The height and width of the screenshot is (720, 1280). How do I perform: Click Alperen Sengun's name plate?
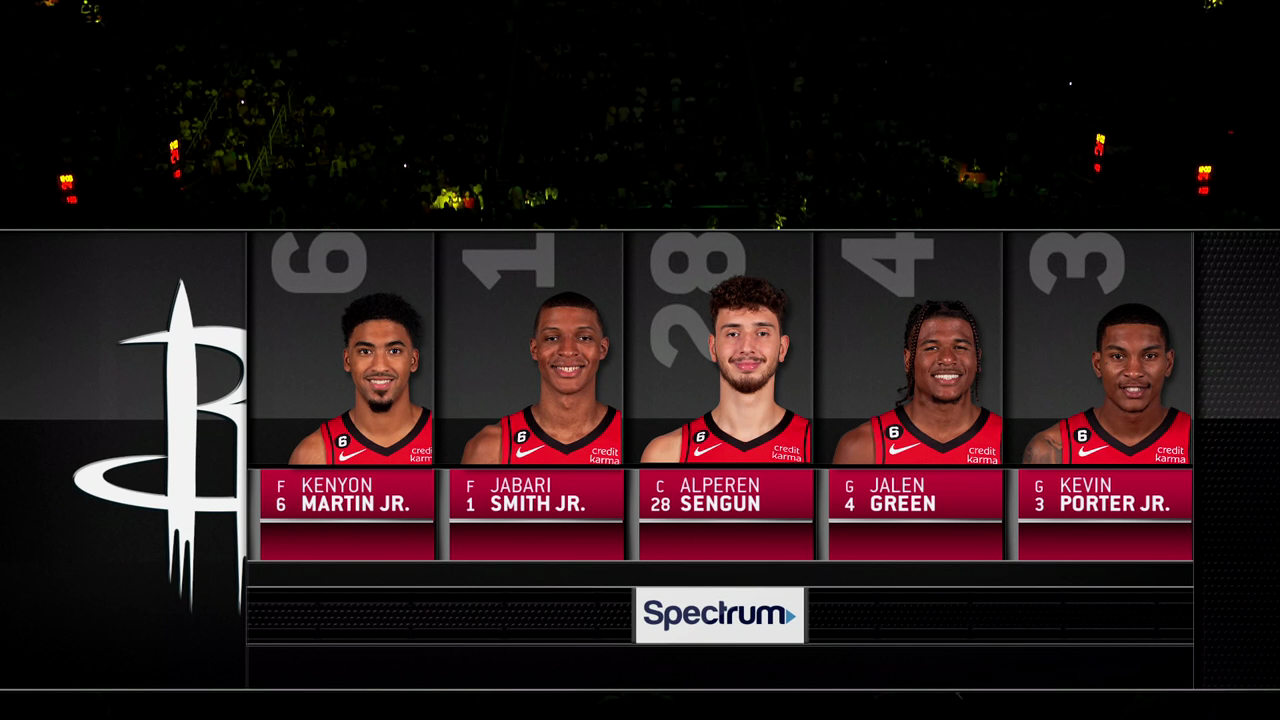[726, 494]
